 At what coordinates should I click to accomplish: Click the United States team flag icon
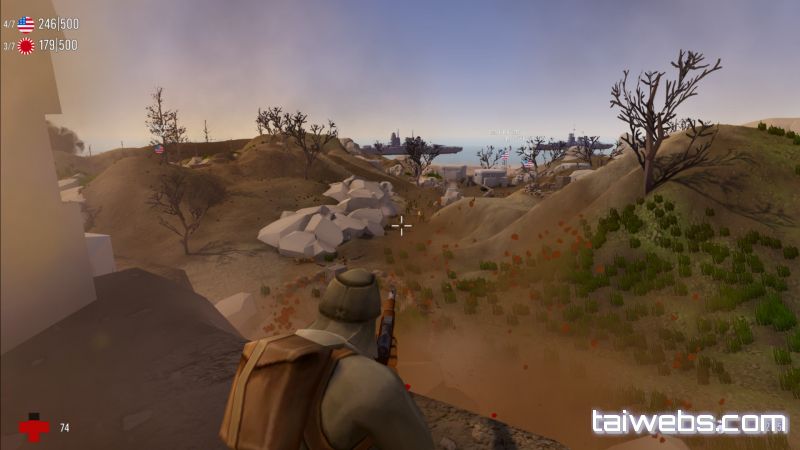pyautogui.click(x=26, y=25)
